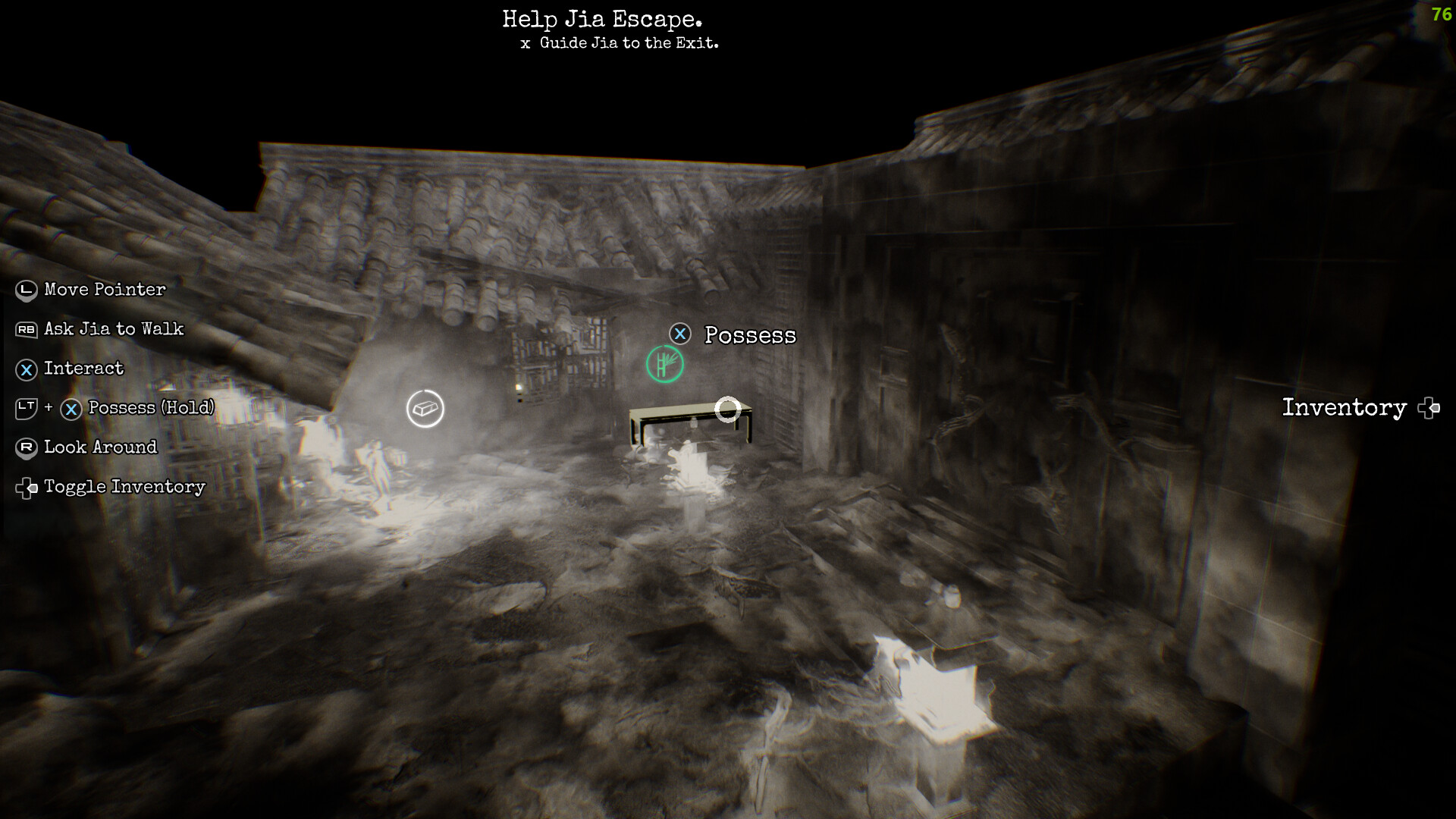This screenshot has height=819, width=1456.
Task: Click the silver ingot collectible icon
Action: (x=425, y=408)
